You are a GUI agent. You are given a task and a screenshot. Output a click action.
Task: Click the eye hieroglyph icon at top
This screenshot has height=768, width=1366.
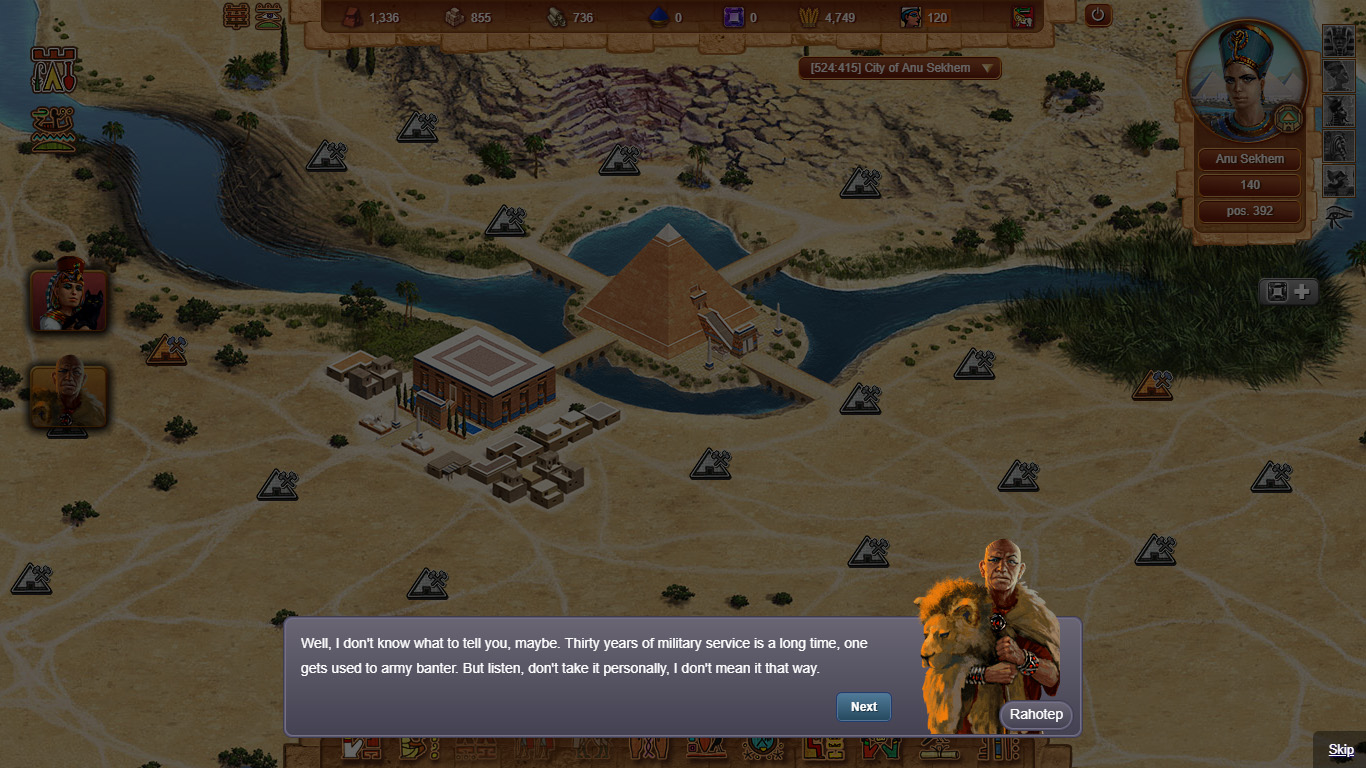pos(268,15)
